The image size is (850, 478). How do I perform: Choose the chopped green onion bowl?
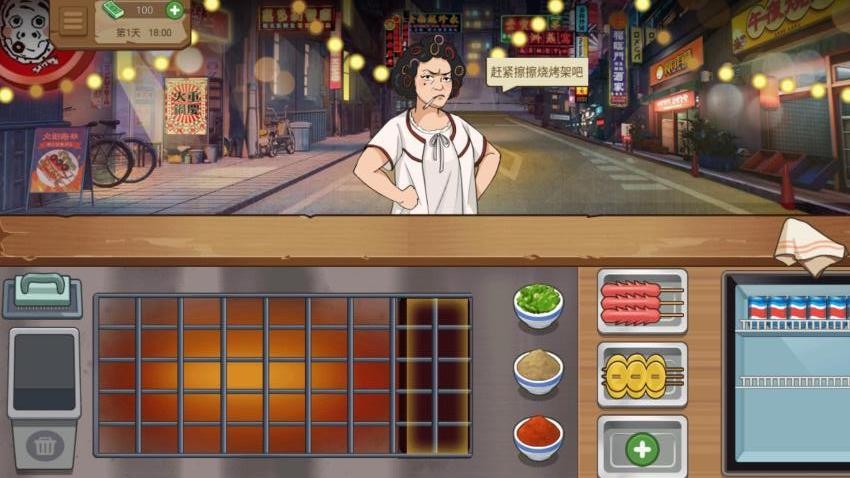[538, 303]
